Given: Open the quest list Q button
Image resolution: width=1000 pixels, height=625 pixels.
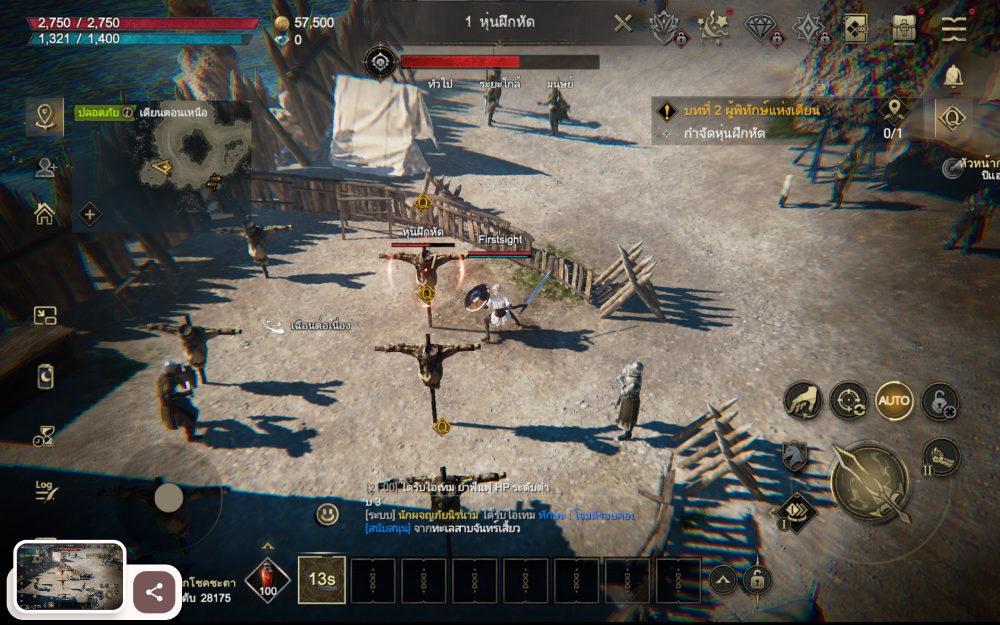Looking at the screenshot, I should pyautogui.click(x=954, y=119).
